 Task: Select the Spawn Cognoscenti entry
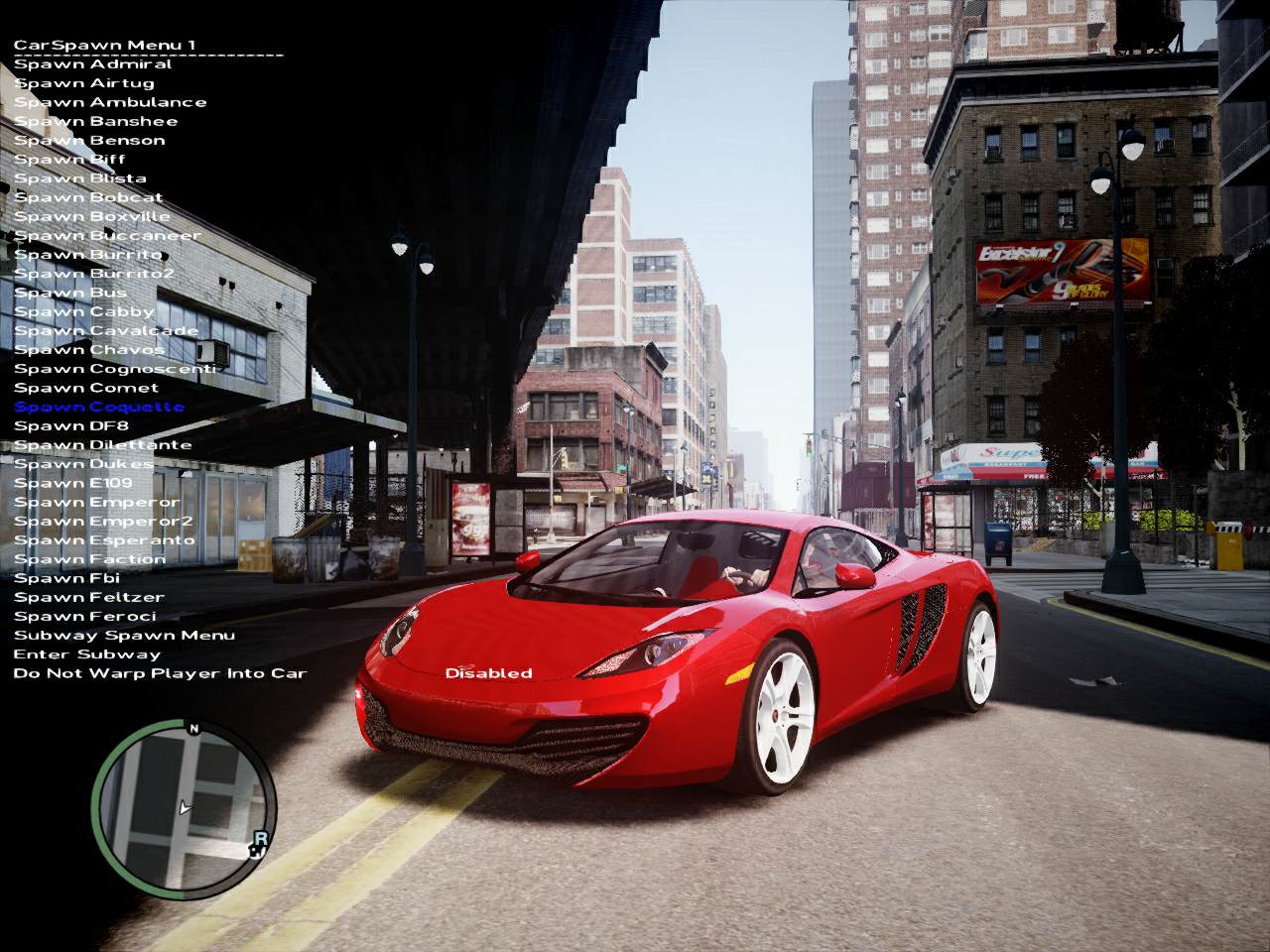114,369
